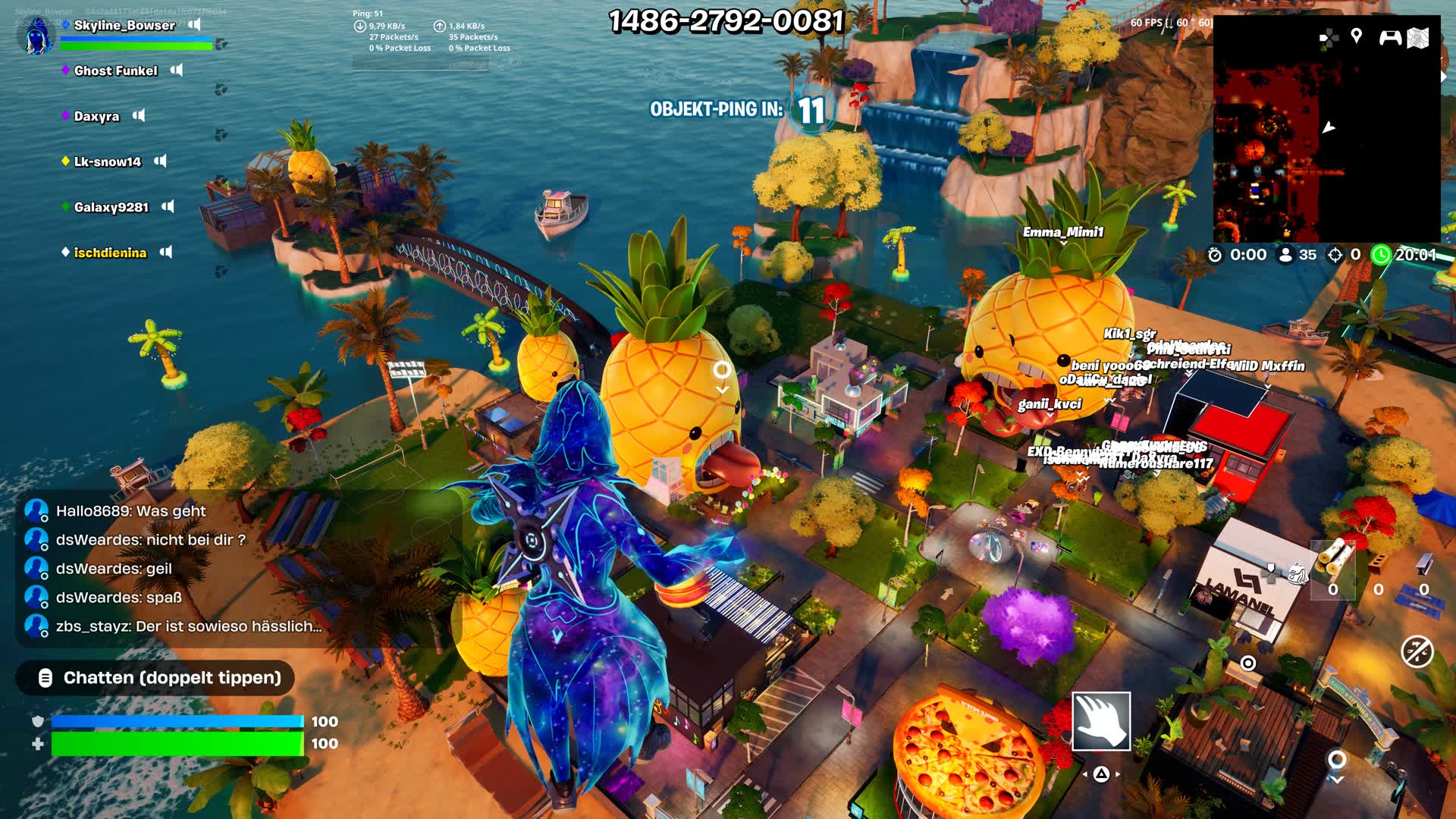Viewport: 1456px width, 819px height.
Task: Select the brick building material slot
Action: [x=1379, y=565]
